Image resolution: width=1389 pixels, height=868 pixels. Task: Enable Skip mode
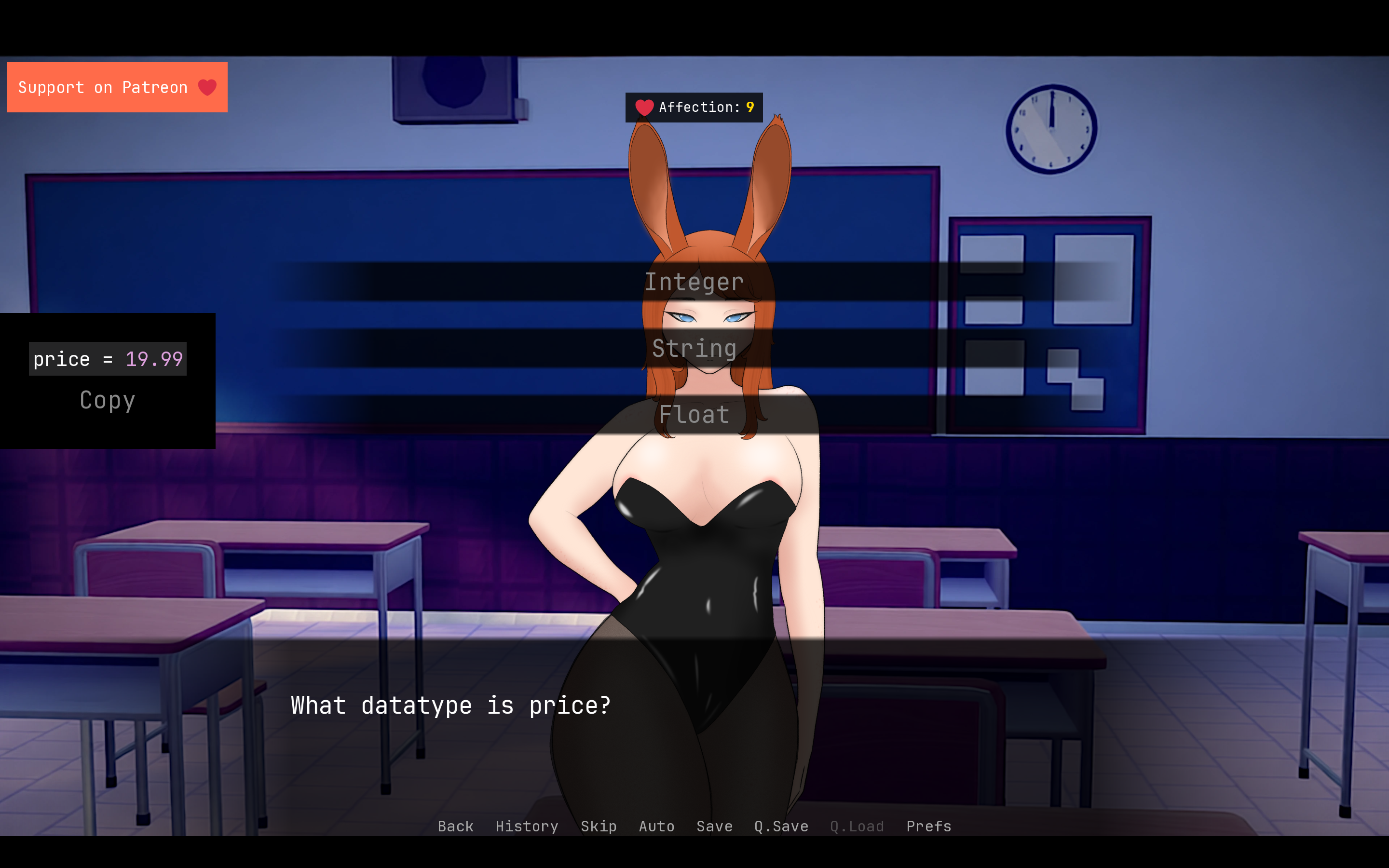599,826
